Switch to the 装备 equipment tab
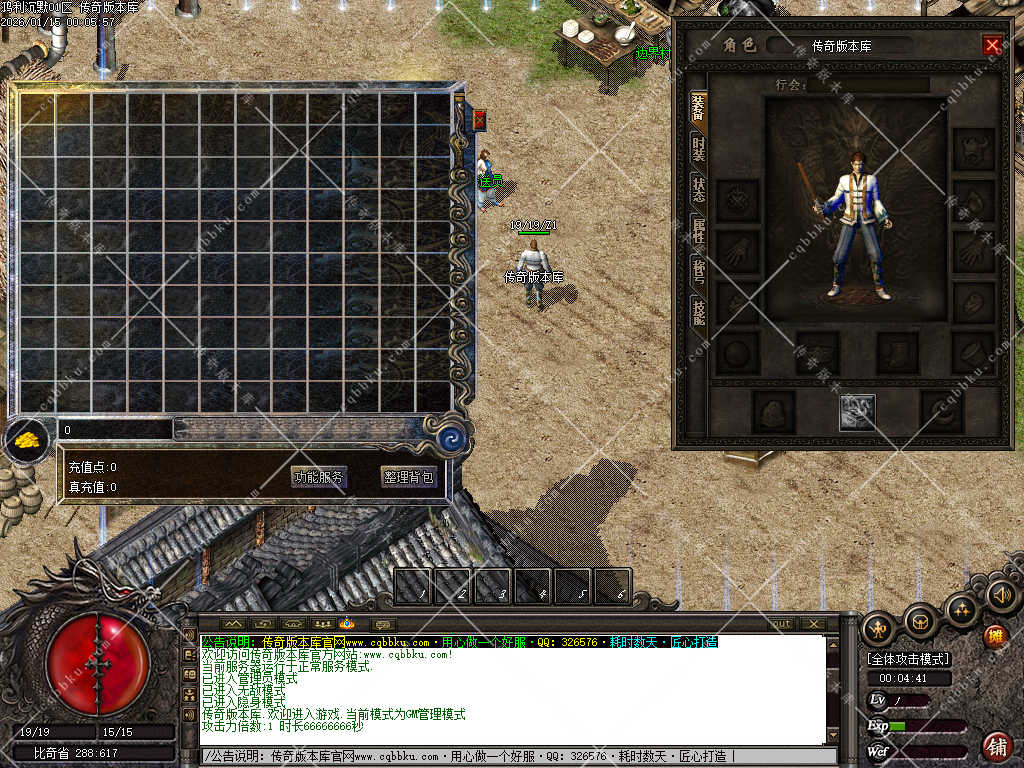This screenshot has width=1024, height=768. coord(698,109)
